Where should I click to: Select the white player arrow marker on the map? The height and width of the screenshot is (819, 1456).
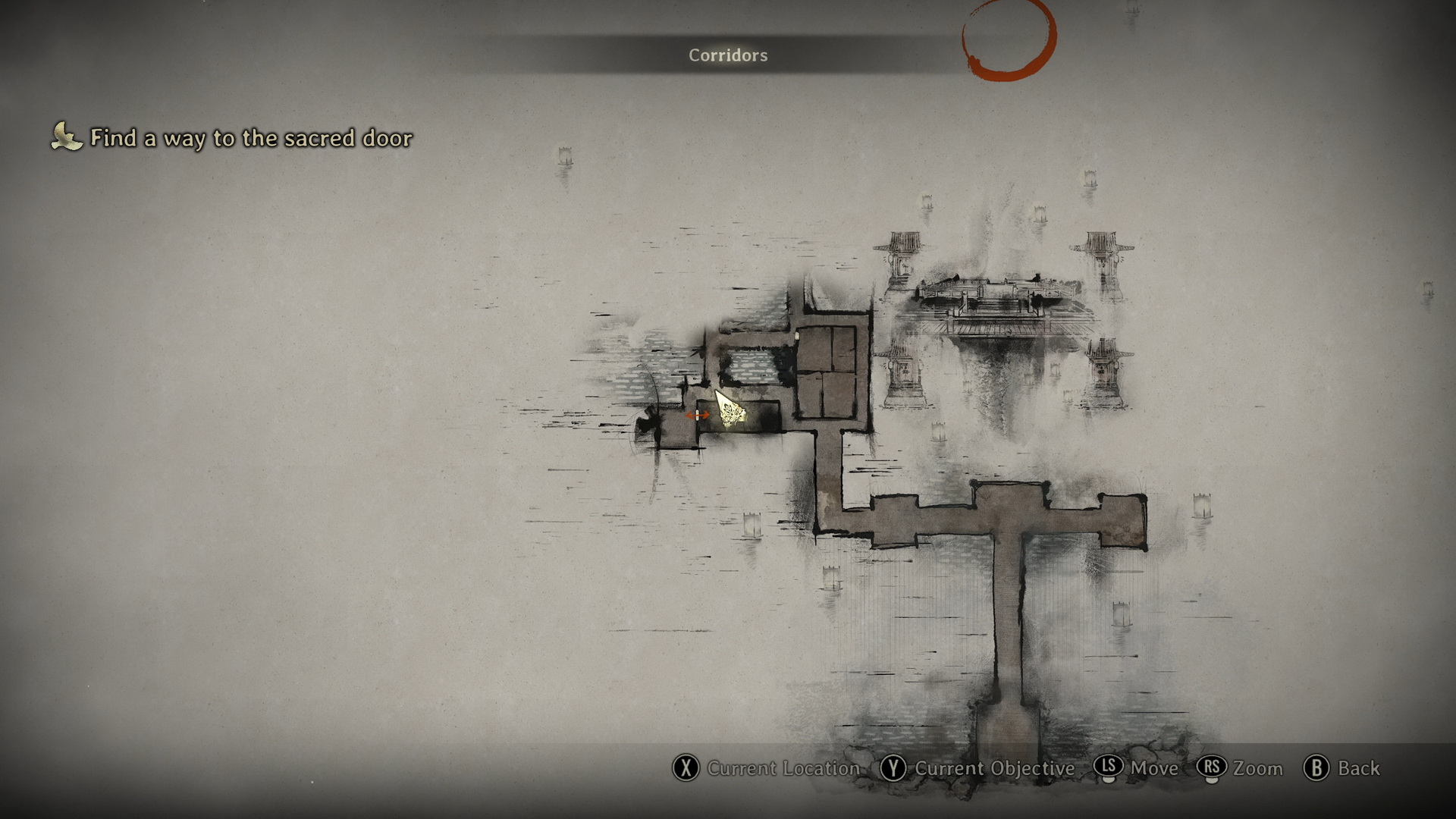point(729,409)
